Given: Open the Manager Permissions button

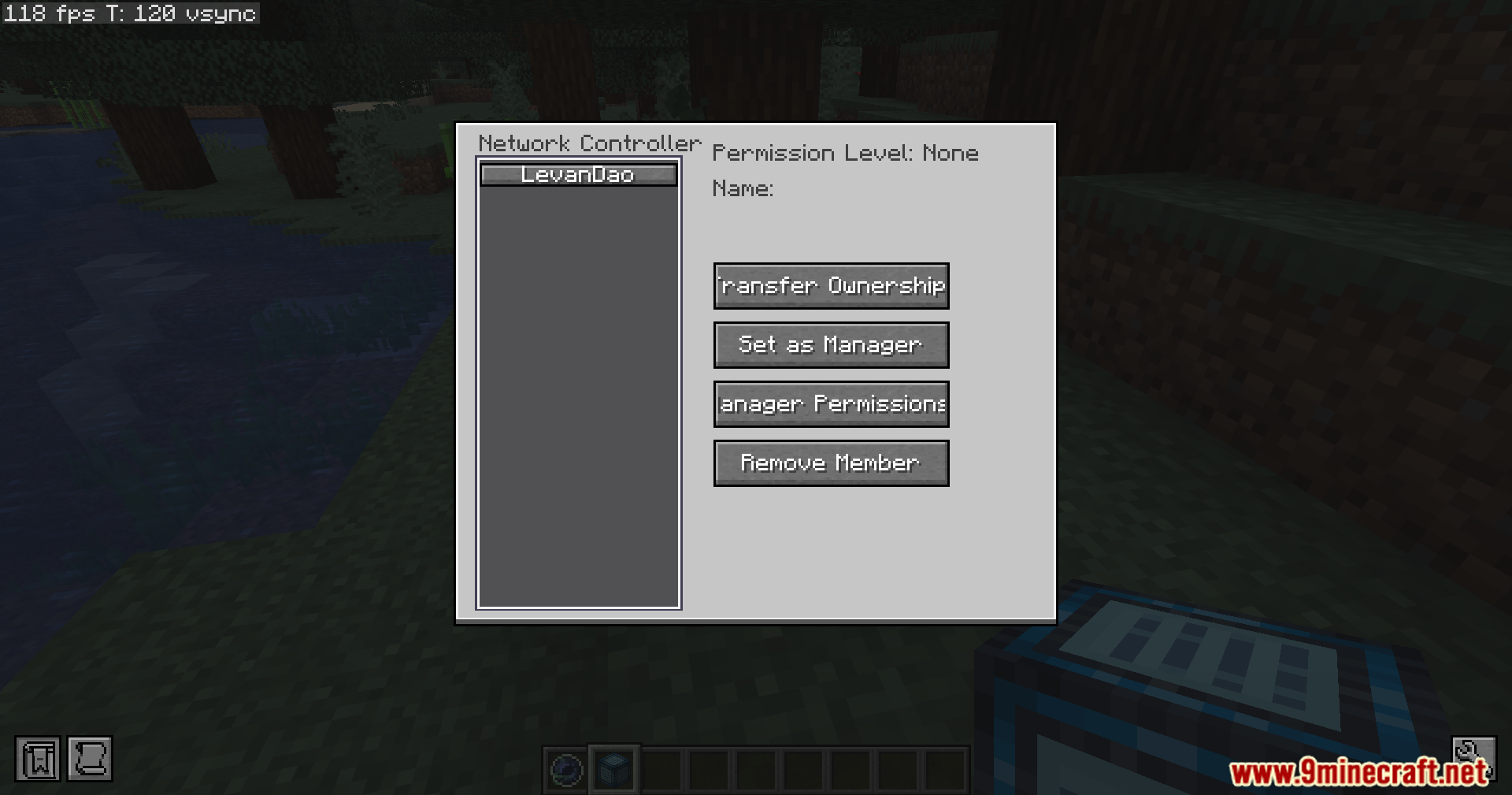Looking at the screenshot, I should click(x=831, y=403).
